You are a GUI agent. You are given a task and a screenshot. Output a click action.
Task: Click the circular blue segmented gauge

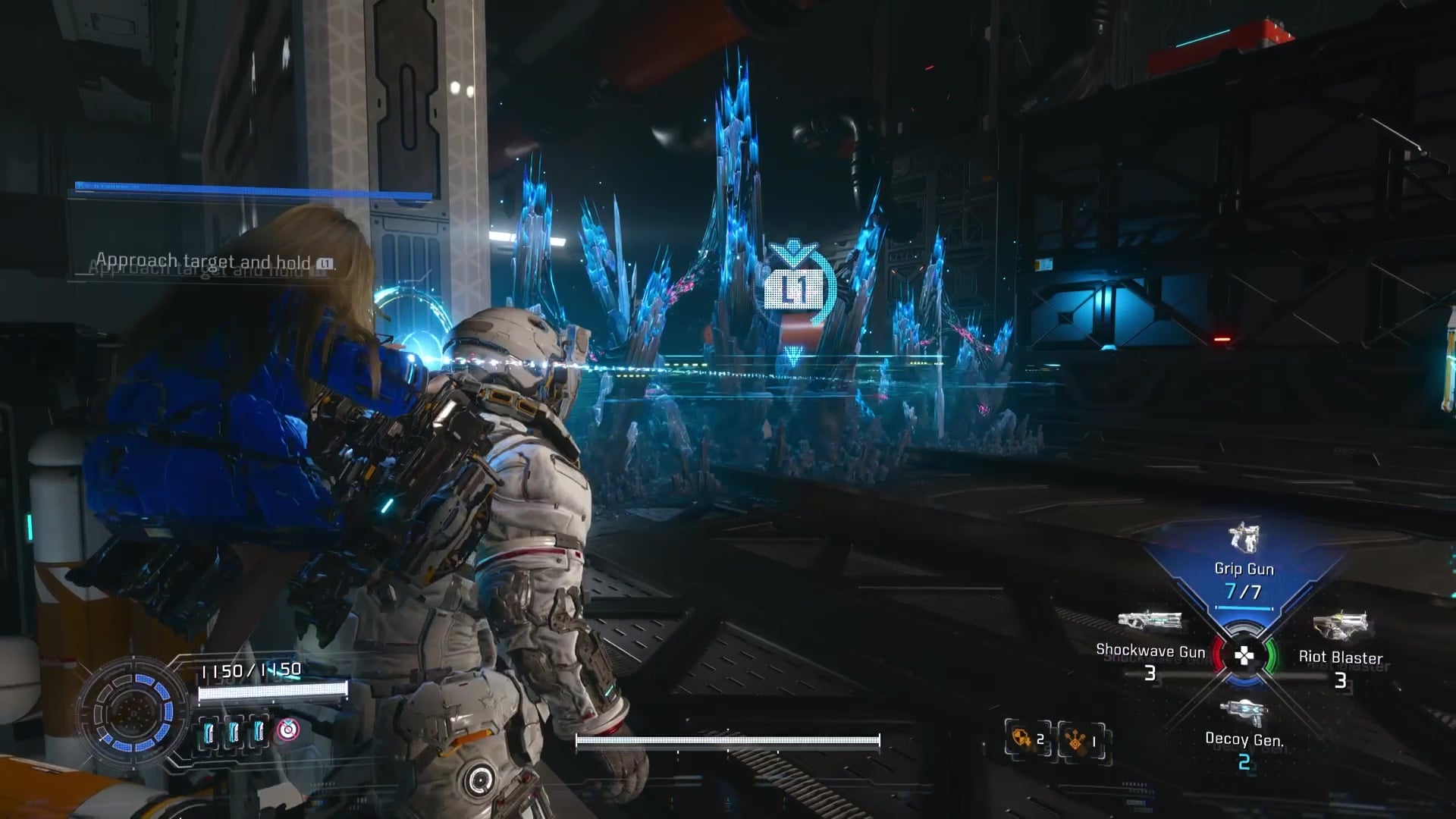[x=133, y=713]
